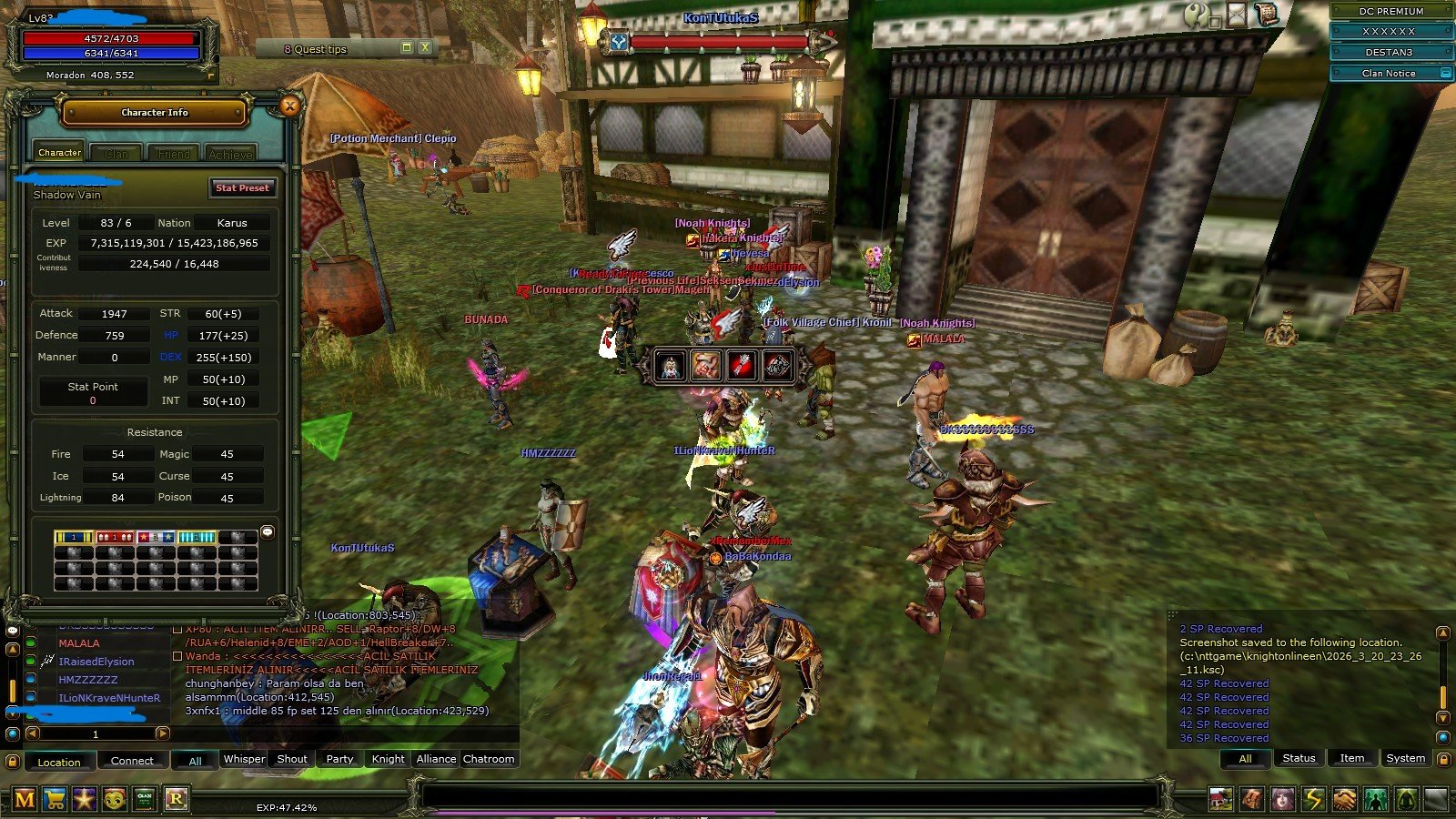Open the Achieve tab
Image resolution: width=1456 pixels, height=819 pixels.
(230, 154)
